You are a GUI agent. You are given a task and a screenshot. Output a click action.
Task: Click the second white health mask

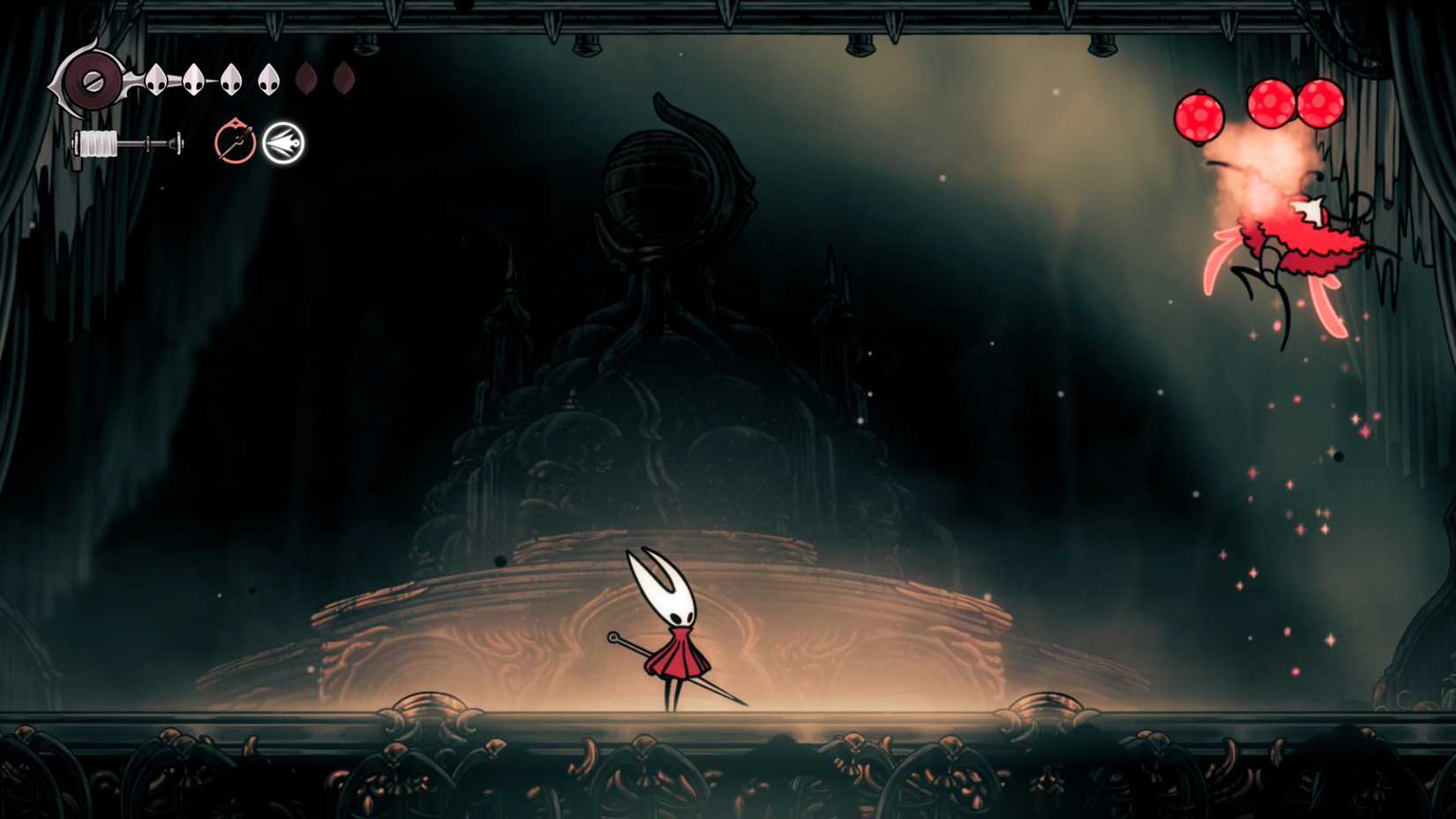click(x=193, y=79)
